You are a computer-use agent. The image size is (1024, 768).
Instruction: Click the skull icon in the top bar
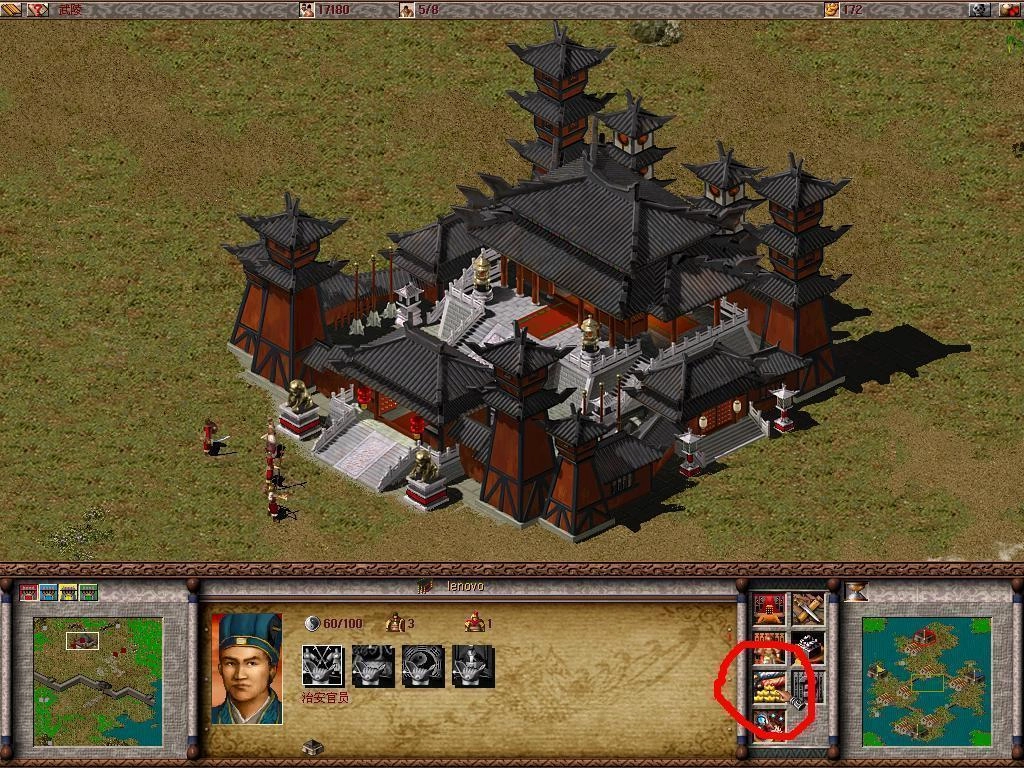coord(980,9)
